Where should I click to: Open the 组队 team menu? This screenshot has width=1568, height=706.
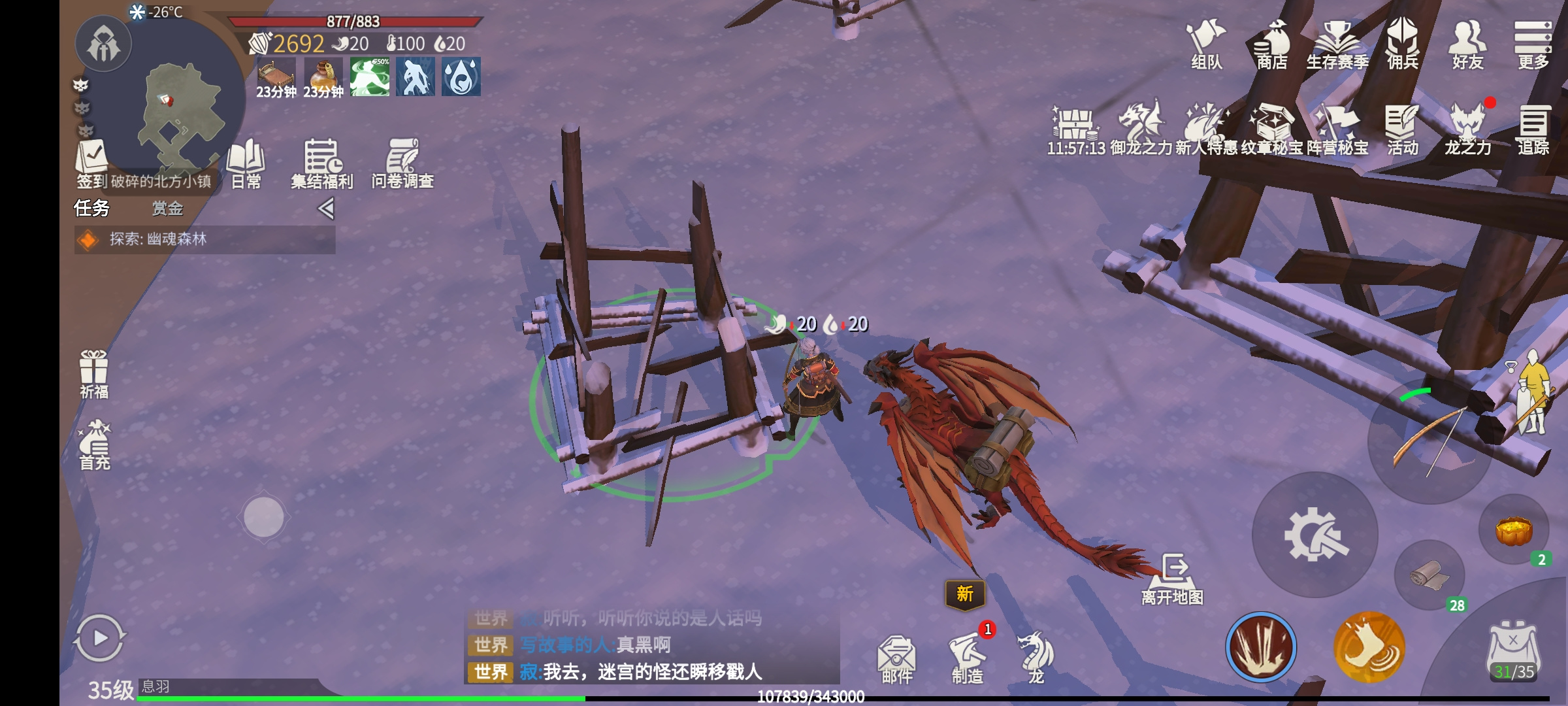(x=1206, y=43)
